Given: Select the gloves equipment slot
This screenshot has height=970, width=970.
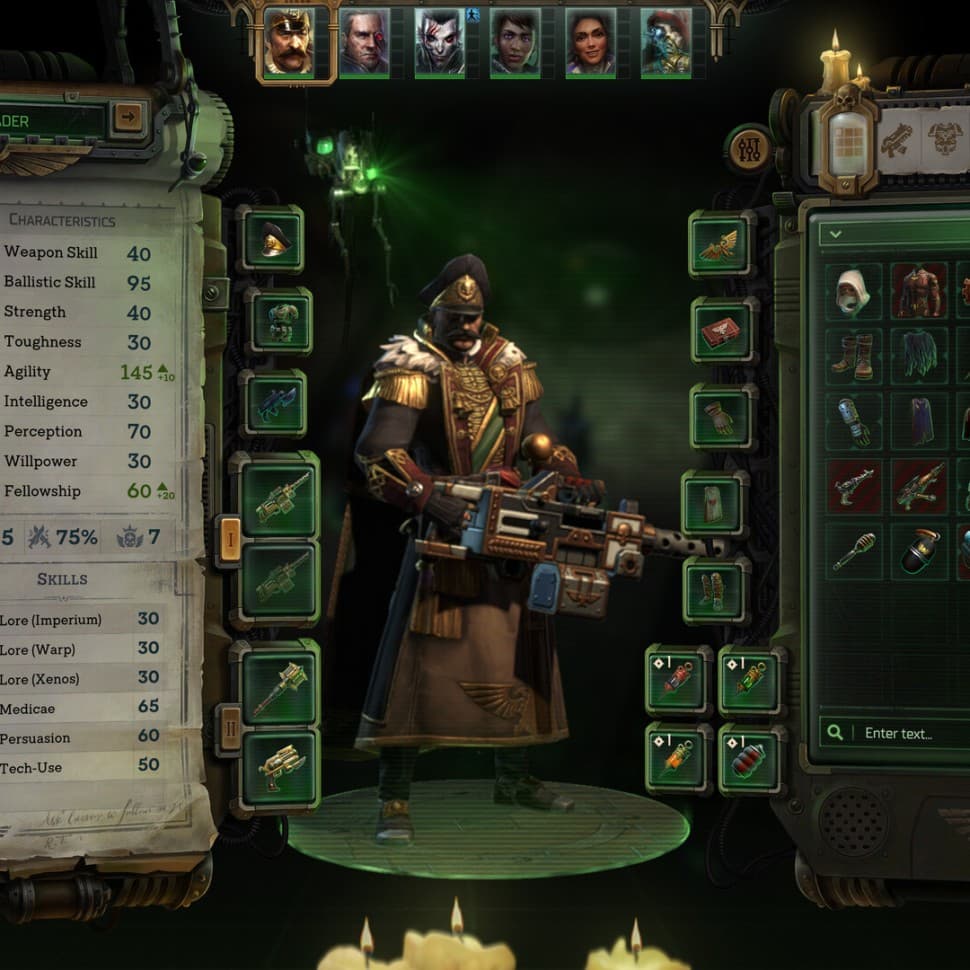Looking at the screenshot, I should point(722,416).
